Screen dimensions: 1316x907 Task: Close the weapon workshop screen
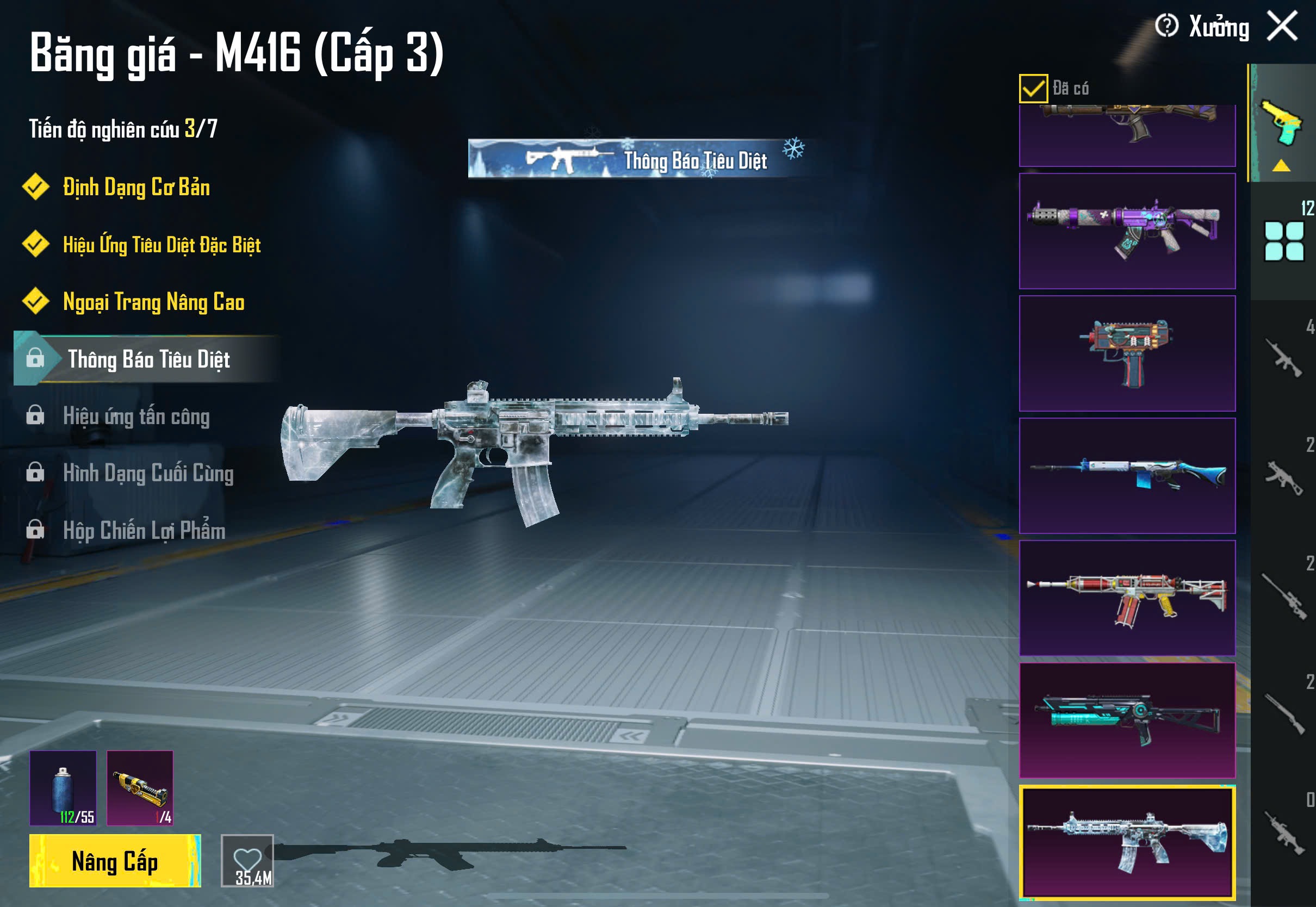pos(1282,26)
